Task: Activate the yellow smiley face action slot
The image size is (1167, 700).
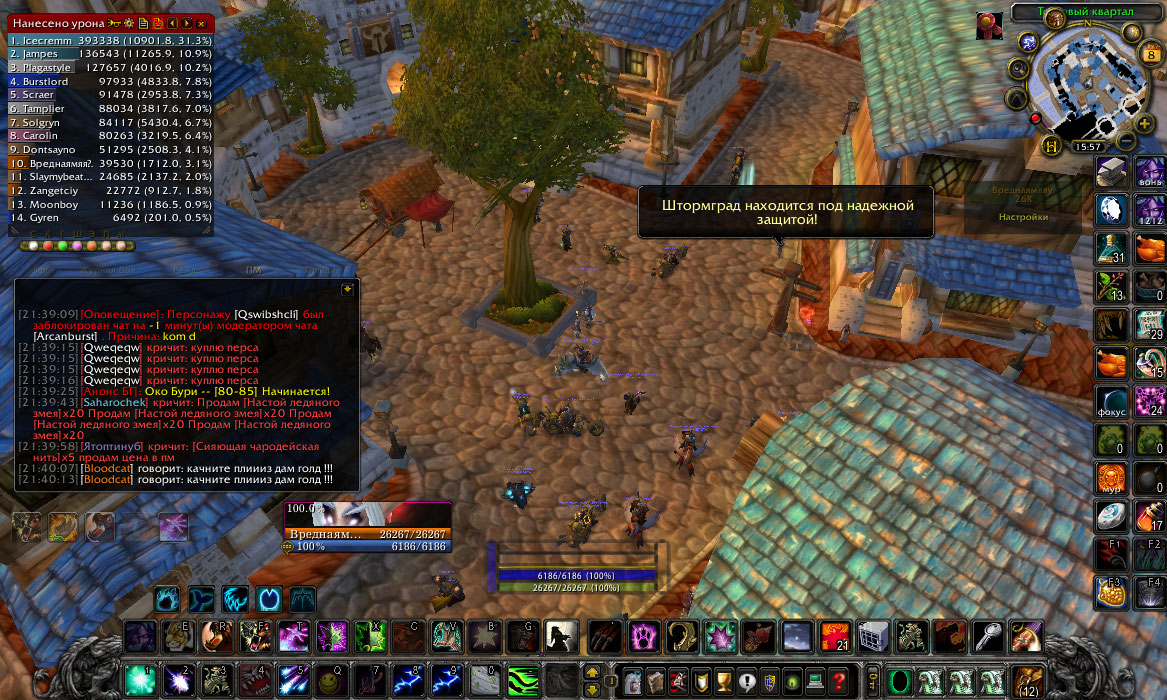Action: (330, 679)
